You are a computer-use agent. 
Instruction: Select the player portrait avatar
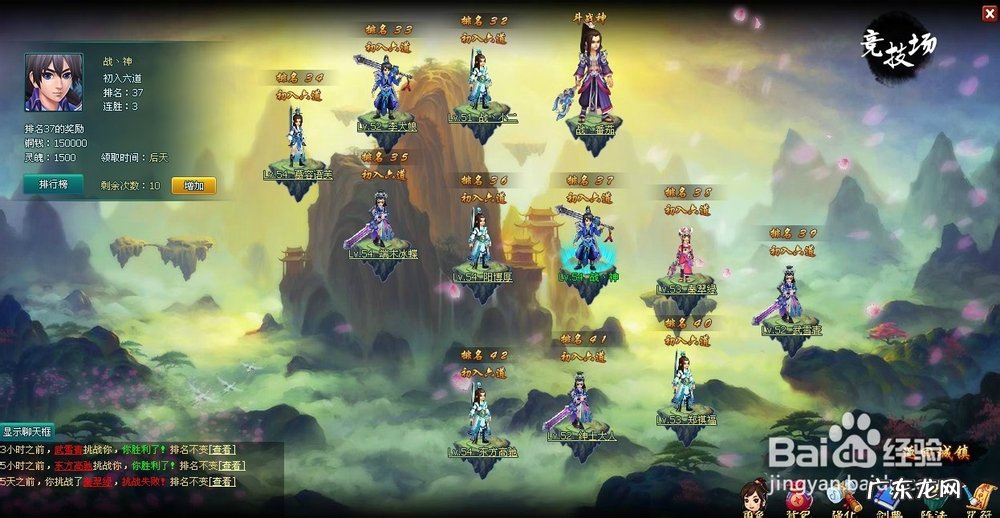click(54, 82)
